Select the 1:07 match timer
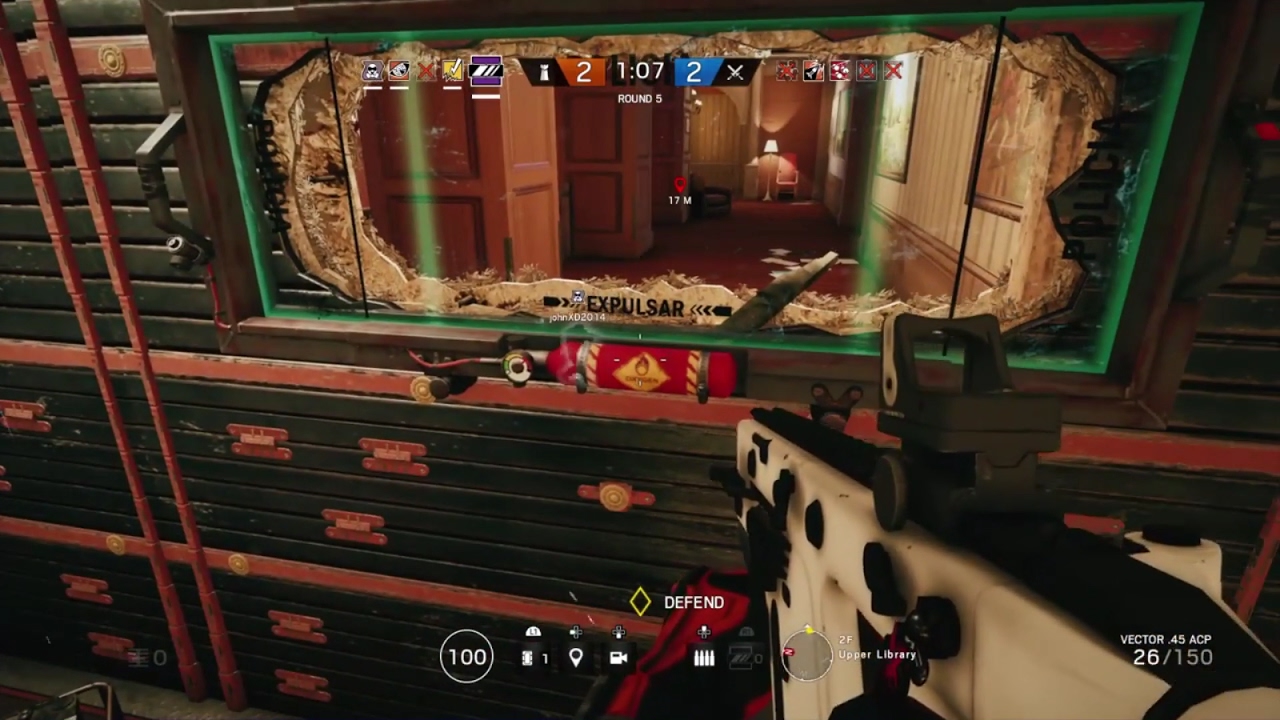The image size is (1280, 720). (641, 70)
